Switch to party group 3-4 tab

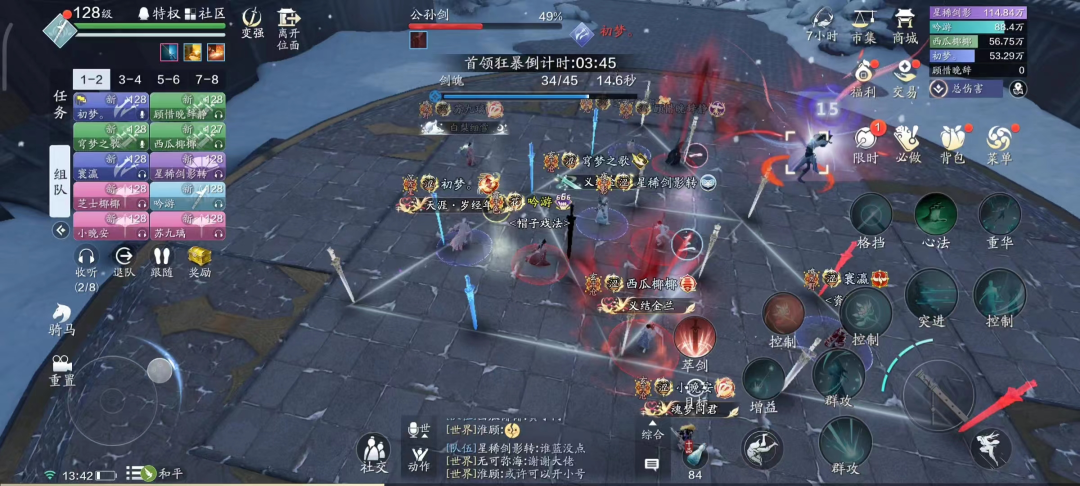tap(130, 79)
